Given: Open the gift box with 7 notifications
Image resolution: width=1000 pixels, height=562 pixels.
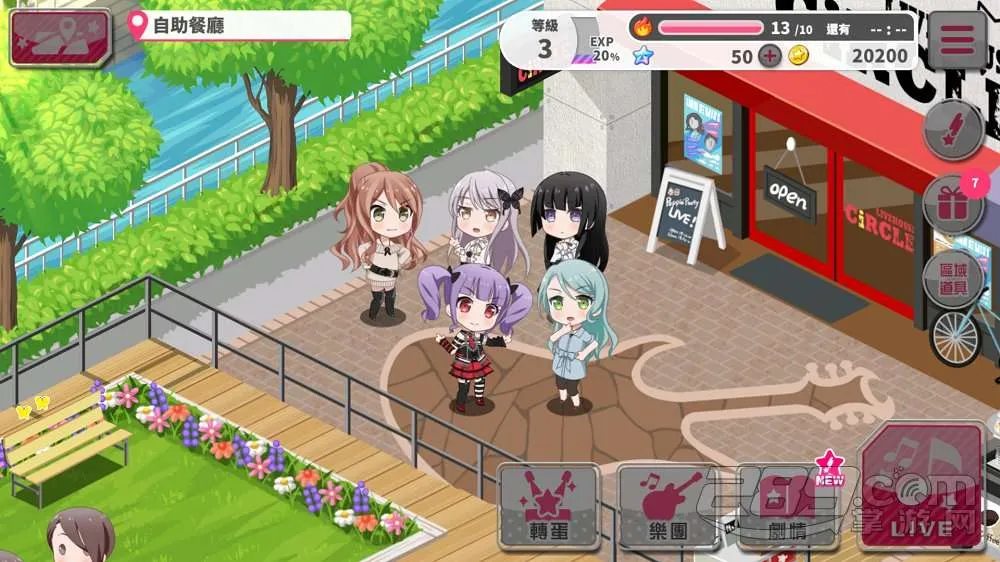Looking at the screenshot, I should (x=951, y=205).
